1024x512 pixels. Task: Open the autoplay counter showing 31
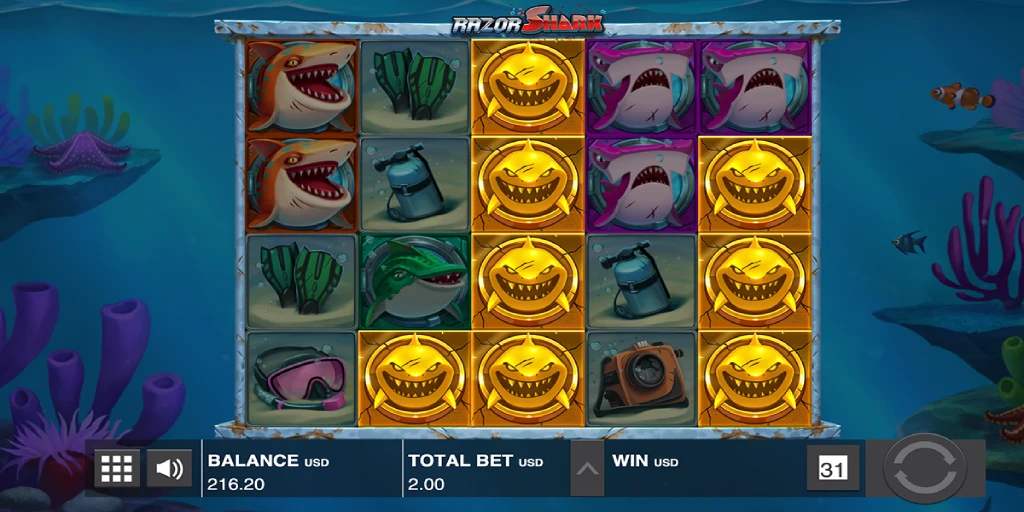pos(832,468)
